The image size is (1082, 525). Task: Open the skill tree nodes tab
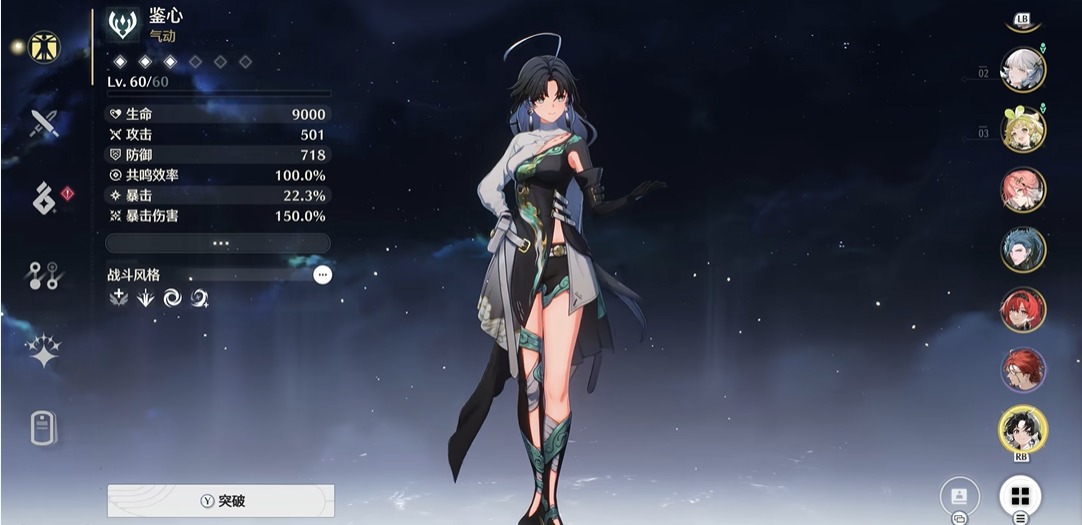coord(44,275)
